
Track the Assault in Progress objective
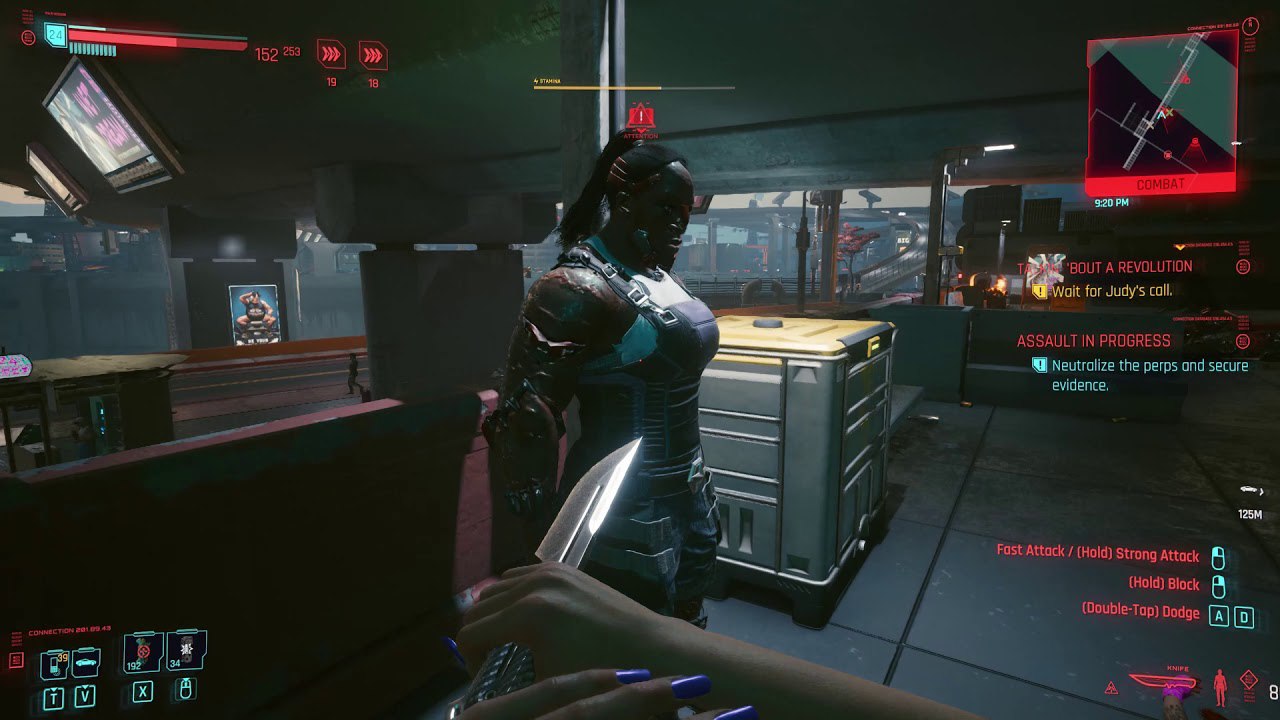pos(1093,341)
